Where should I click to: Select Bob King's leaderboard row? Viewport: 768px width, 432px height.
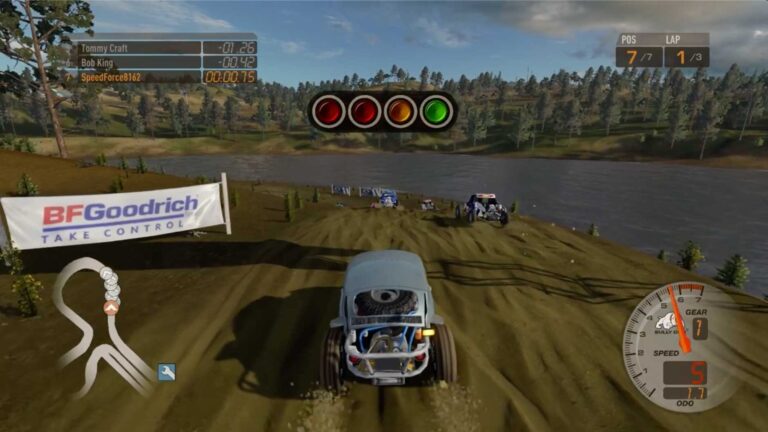[167, 62]
